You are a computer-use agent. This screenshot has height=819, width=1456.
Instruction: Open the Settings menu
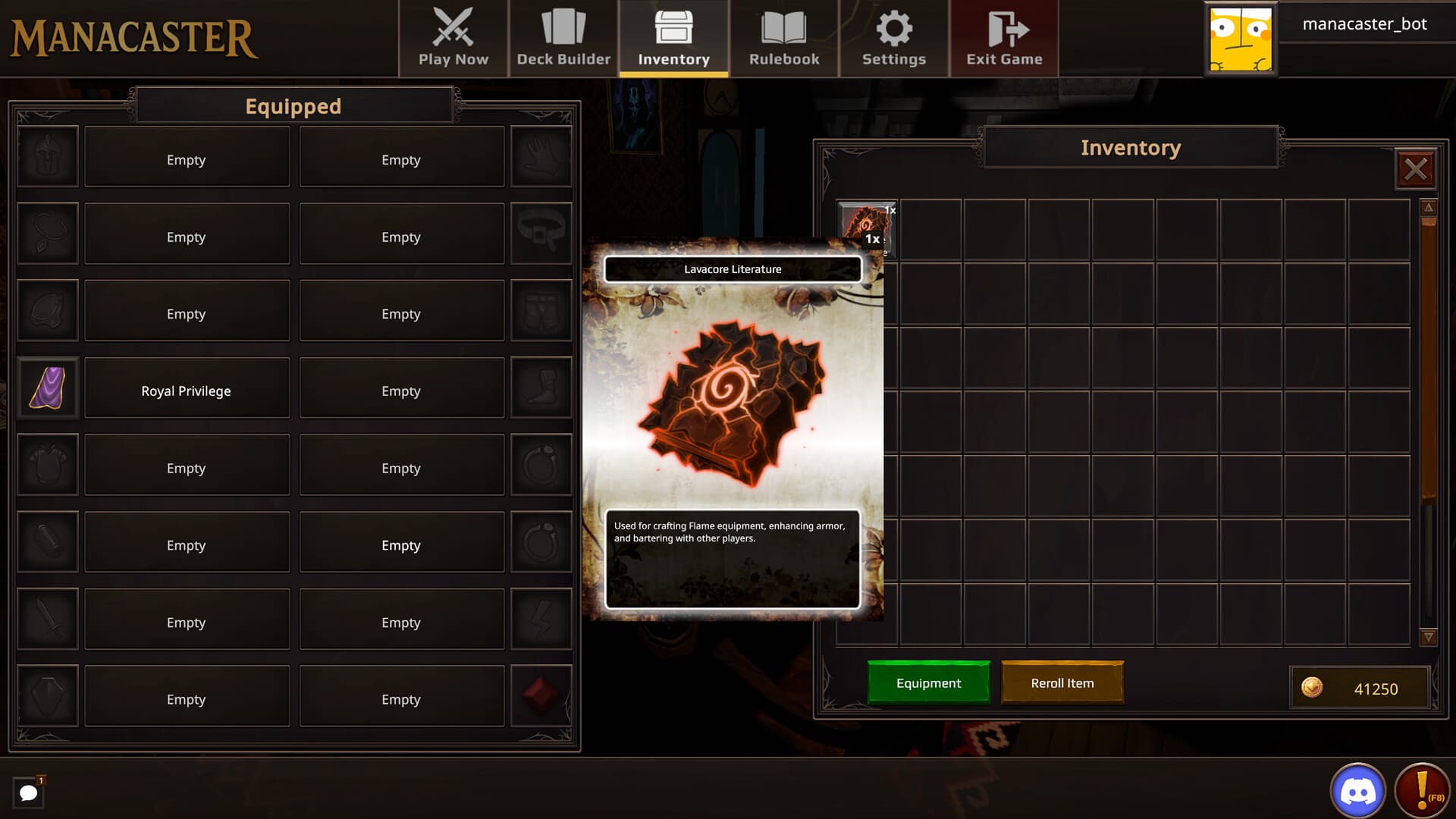tap(893, 38)
